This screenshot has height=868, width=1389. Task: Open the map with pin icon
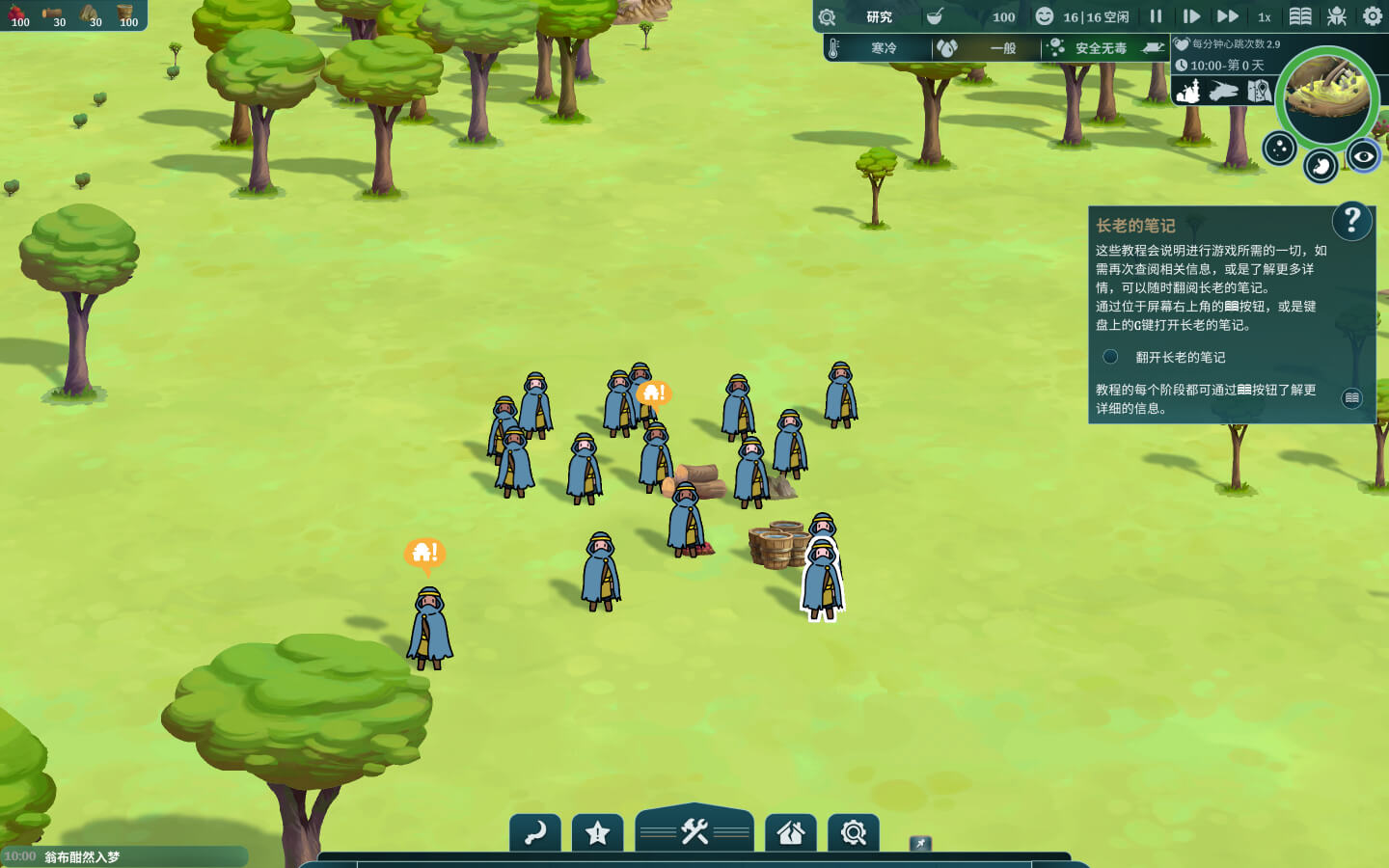(1259, 92)
